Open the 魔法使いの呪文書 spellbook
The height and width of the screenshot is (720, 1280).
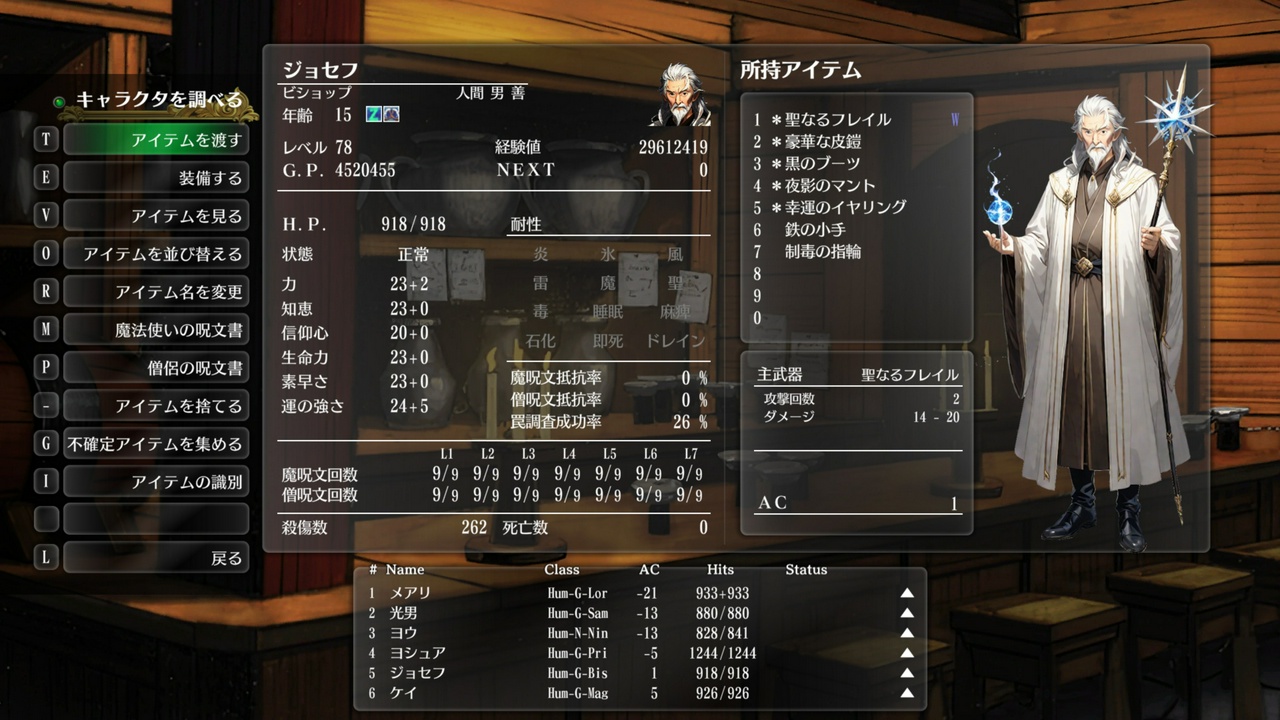pyautogui.click(x=157, y=329)
